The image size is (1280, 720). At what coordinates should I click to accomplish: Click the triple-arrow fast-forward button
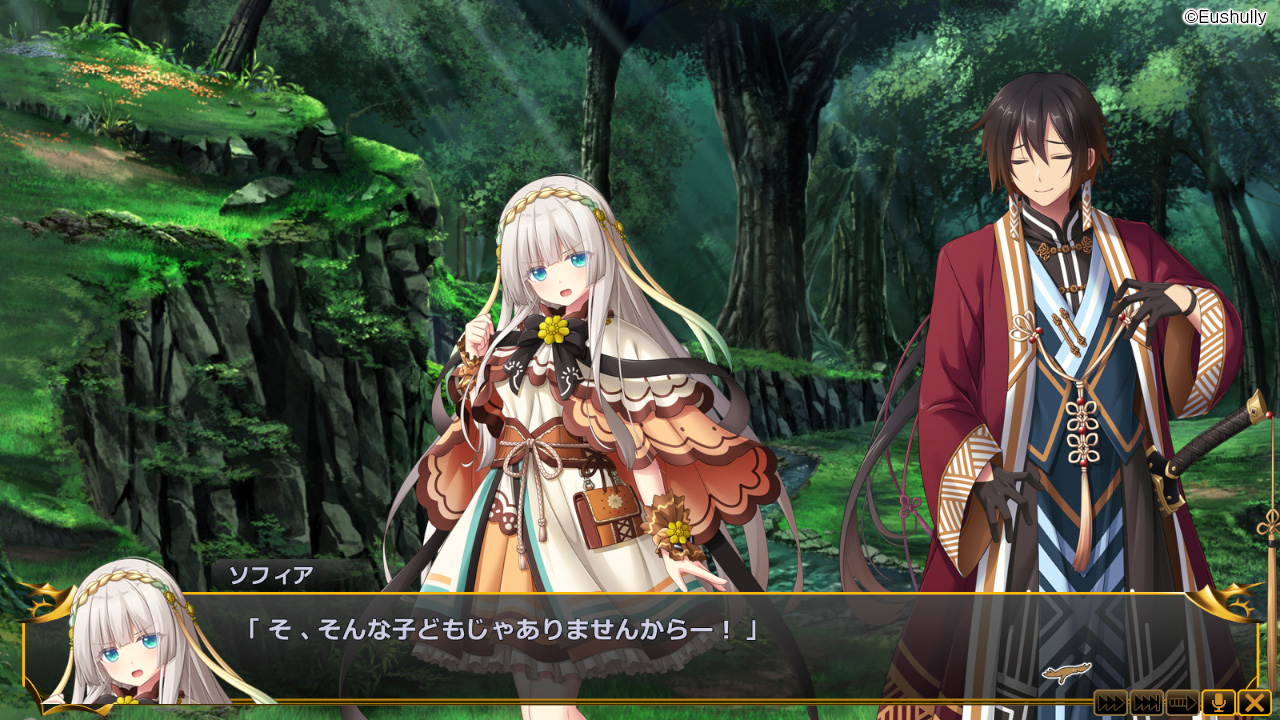coord(1110,702)
